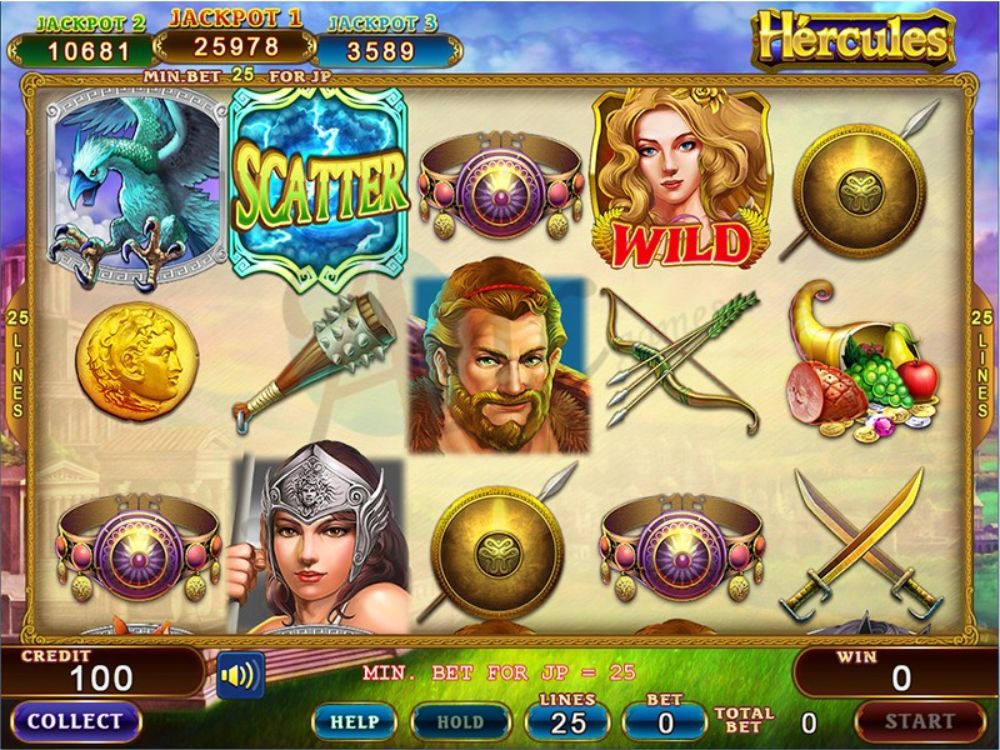Collect the current credits

tap(75, 721)
